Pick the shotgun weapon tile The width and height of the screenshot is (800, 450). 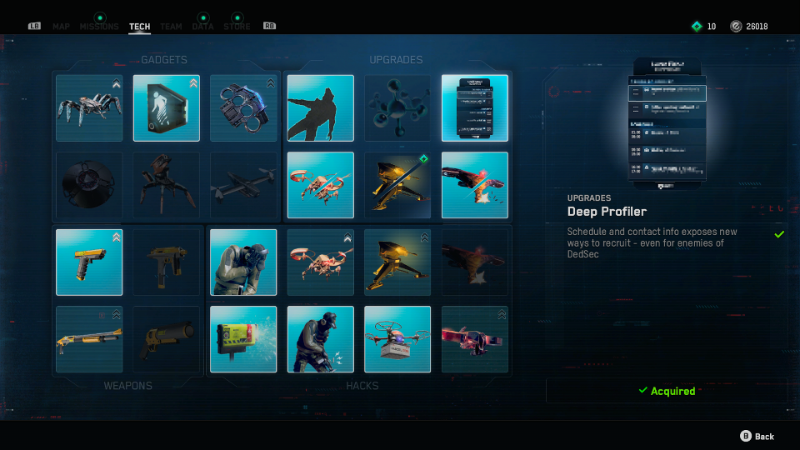90,339
